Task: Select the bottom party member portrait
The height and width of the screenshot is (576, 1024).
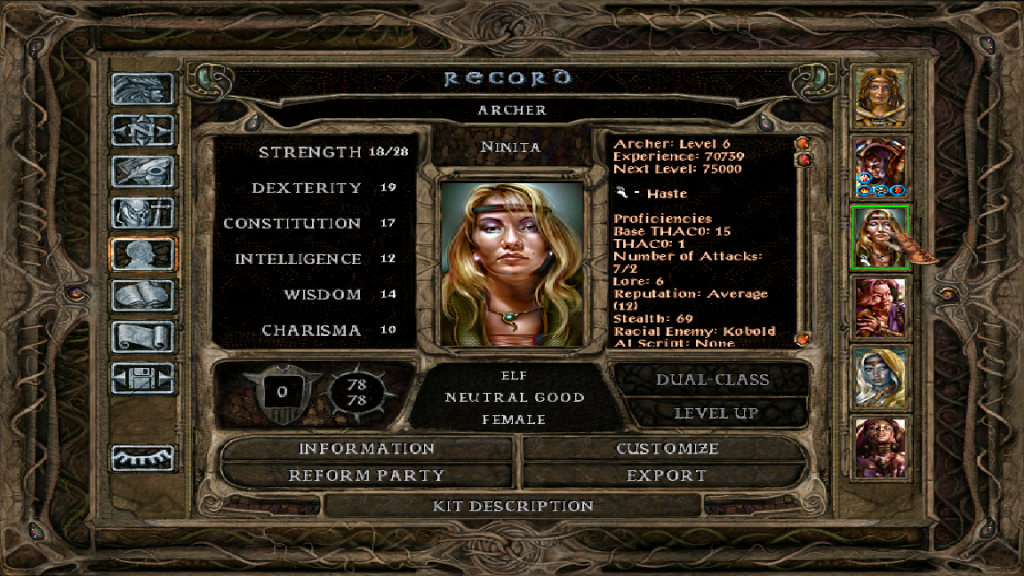Action: click(881, 447)
